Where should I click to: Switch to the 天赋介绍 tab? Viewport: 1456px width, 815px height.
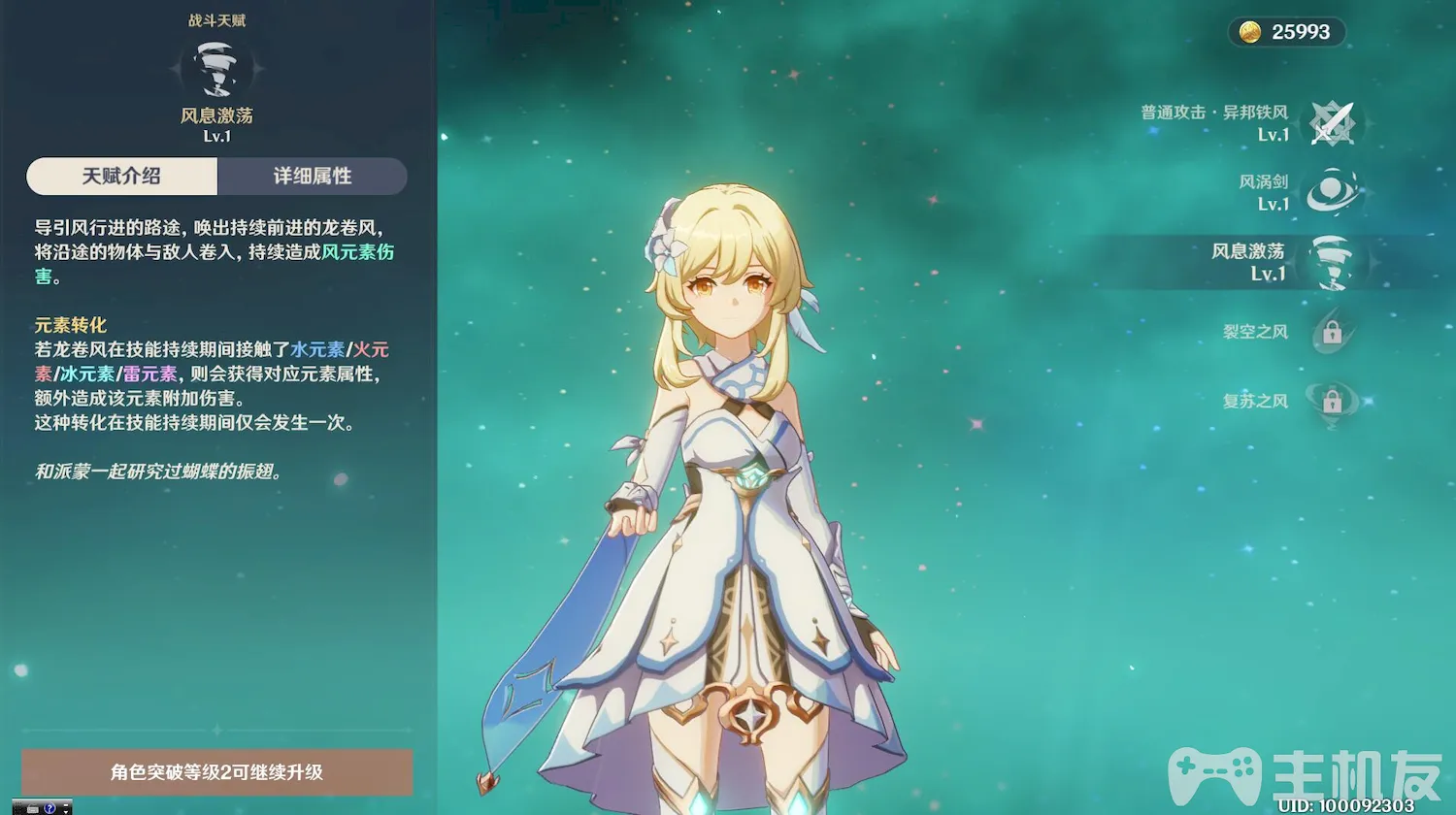click(121, 177)
